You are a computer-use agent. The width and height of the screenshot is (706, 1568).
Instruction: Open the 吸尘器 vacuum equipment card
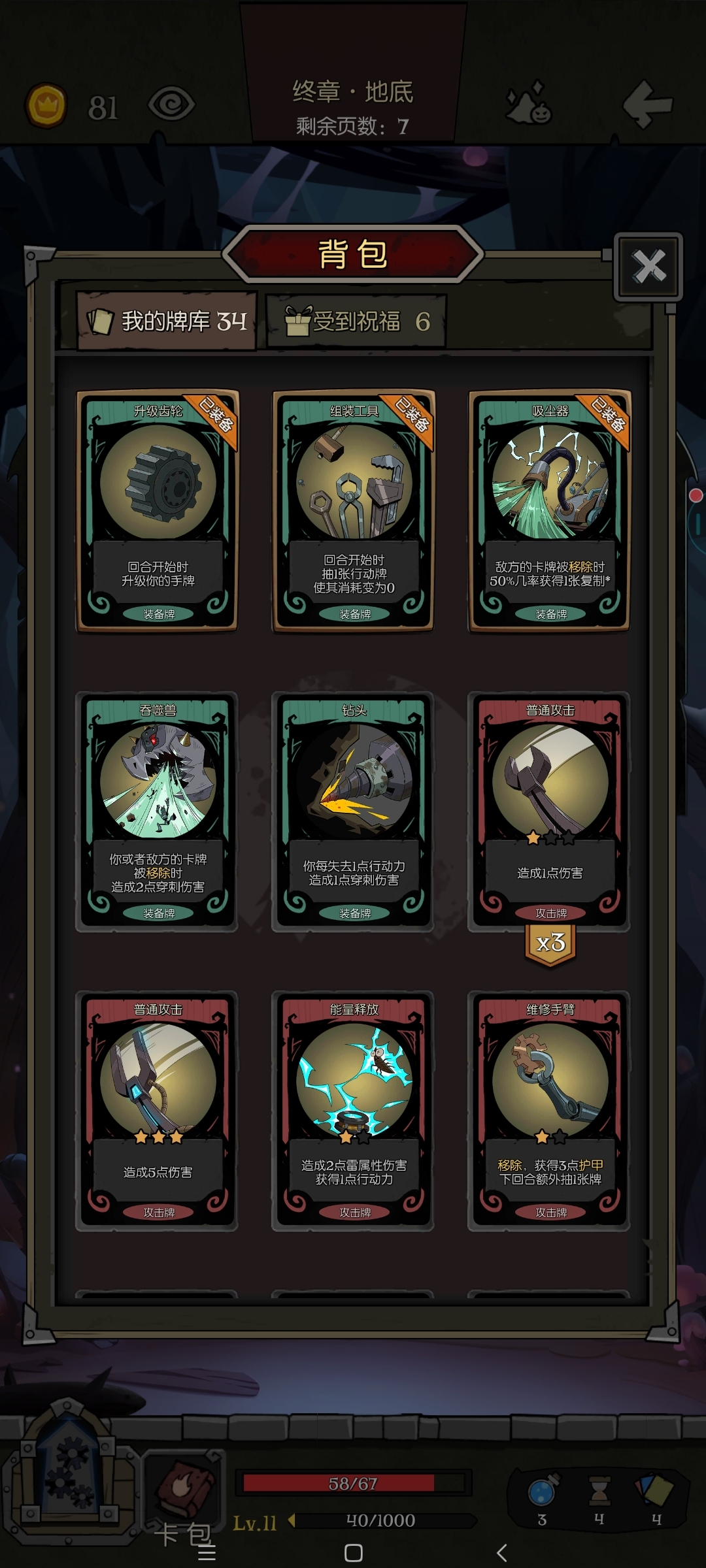[x=550, y=510]
